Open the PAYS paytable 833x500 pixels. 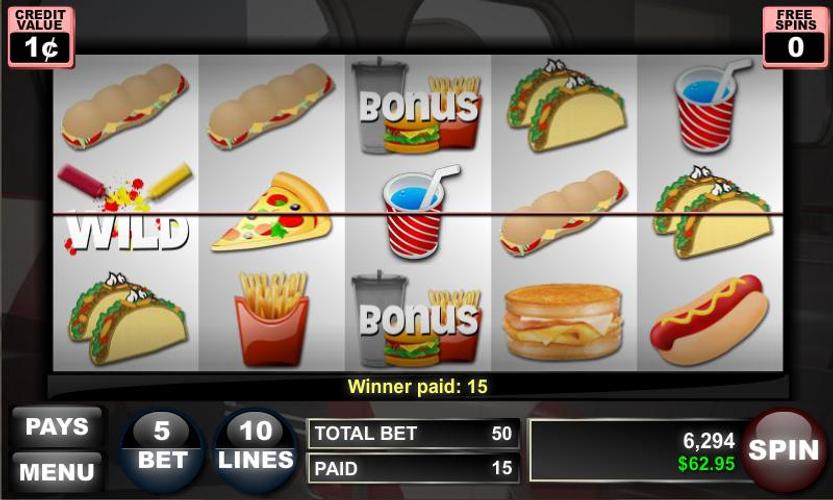click(x=57, y=427)
